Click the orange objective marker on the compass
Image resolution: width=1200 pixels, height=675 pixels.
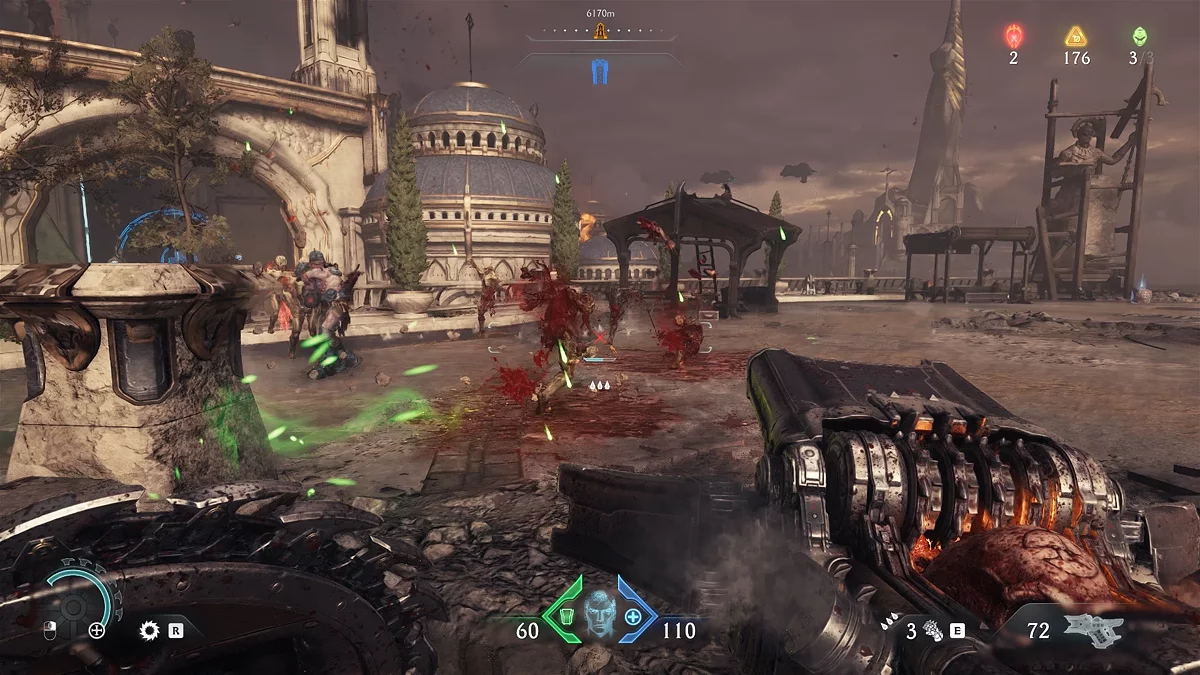point(600,32)
